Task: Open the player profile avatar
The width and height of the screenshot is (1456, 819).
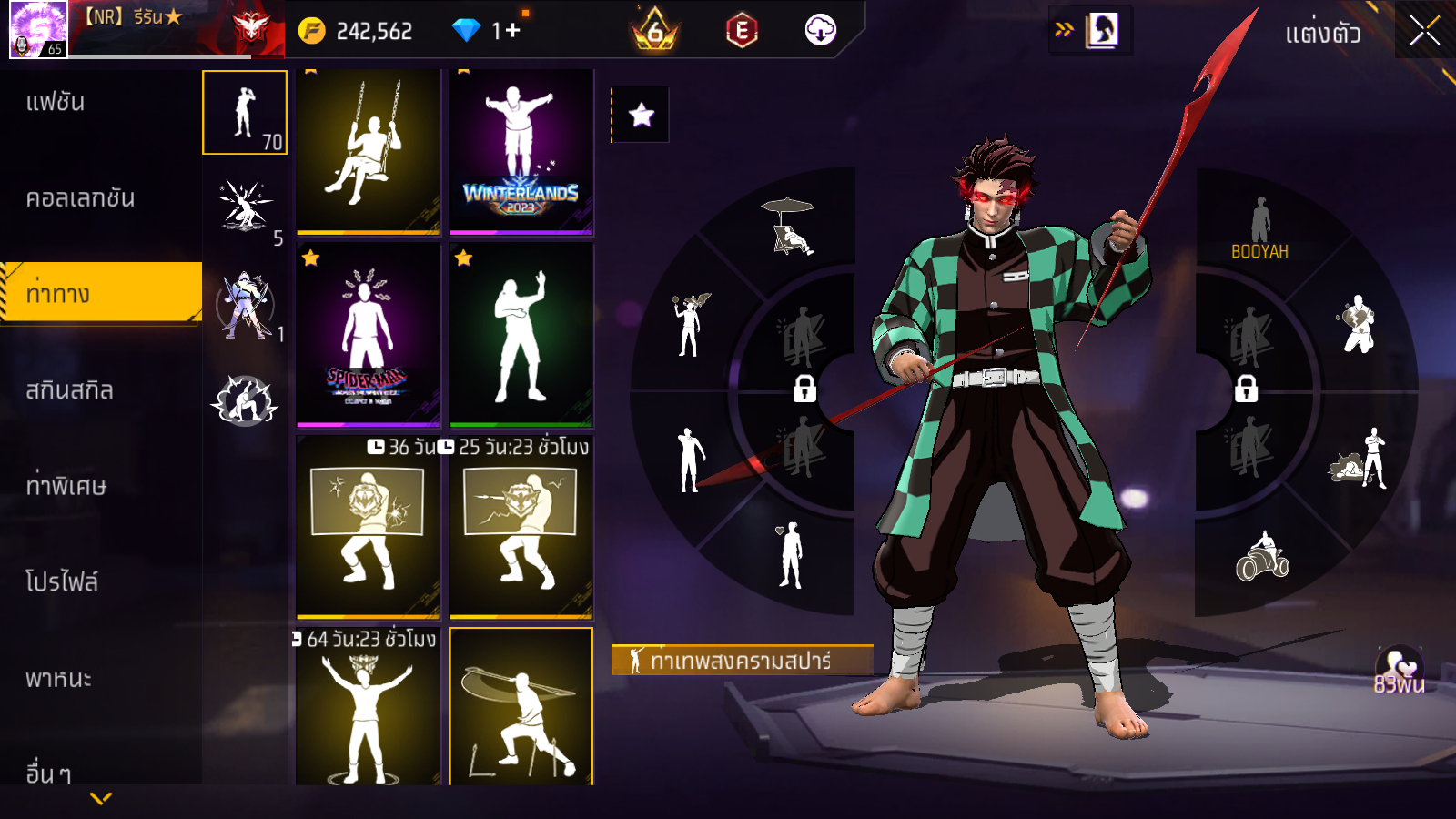Action: point(38,29)
